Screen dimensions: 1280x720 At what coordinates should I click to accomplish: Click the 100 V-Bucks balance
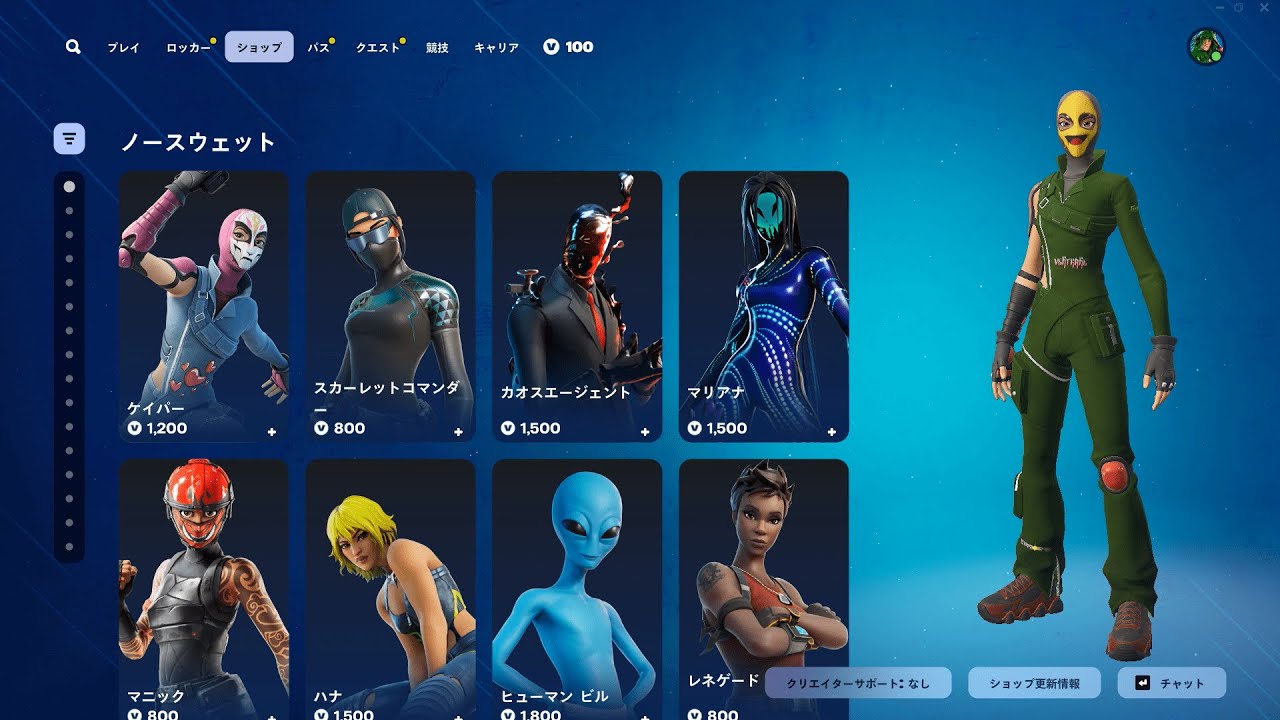point(568,47)
